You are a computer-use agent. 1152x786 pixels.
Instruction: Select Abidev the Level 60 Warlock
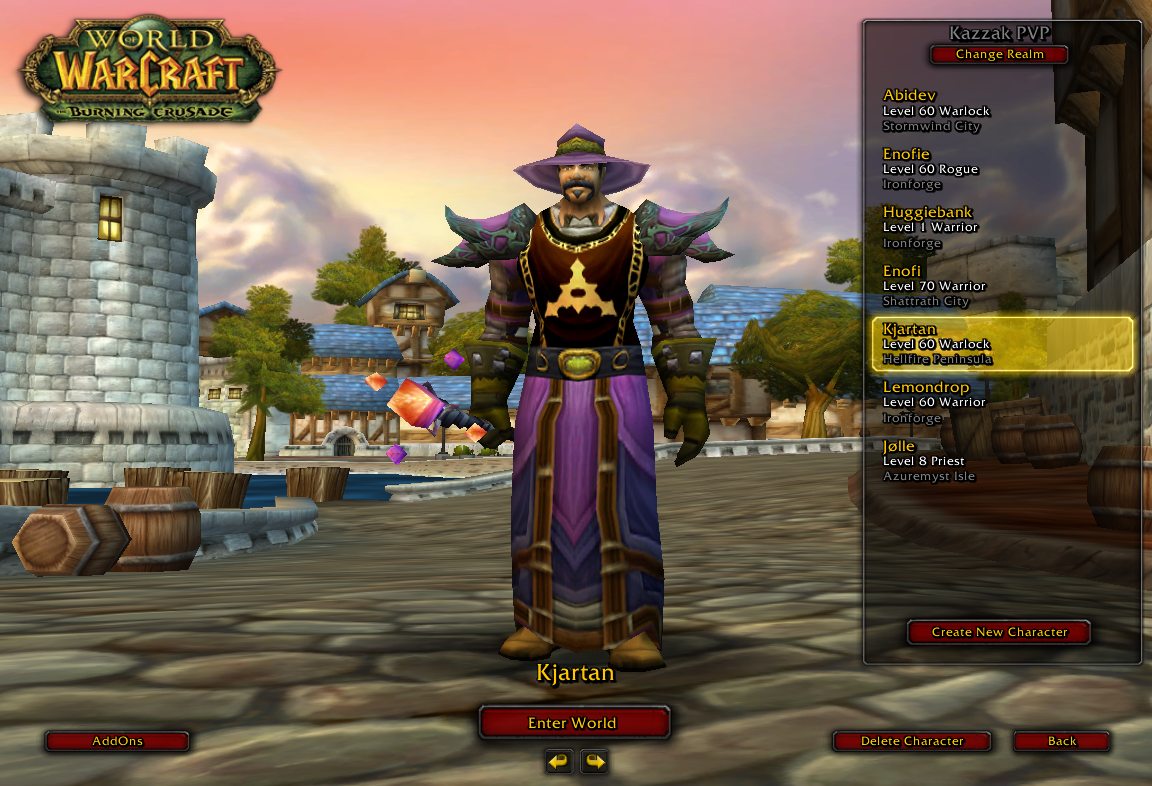point(1000,110)
